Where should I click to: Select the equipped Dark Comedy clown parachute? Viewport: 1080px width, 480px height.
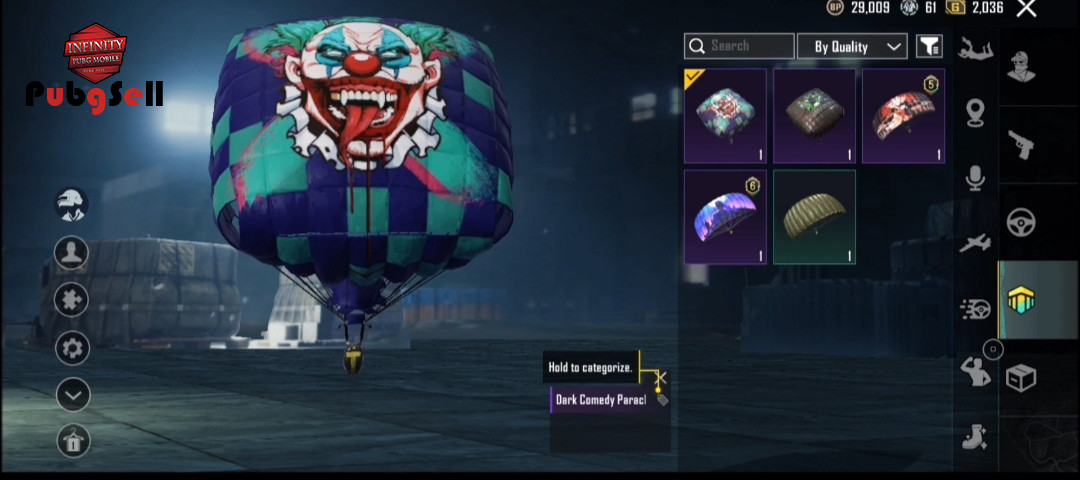725,116
